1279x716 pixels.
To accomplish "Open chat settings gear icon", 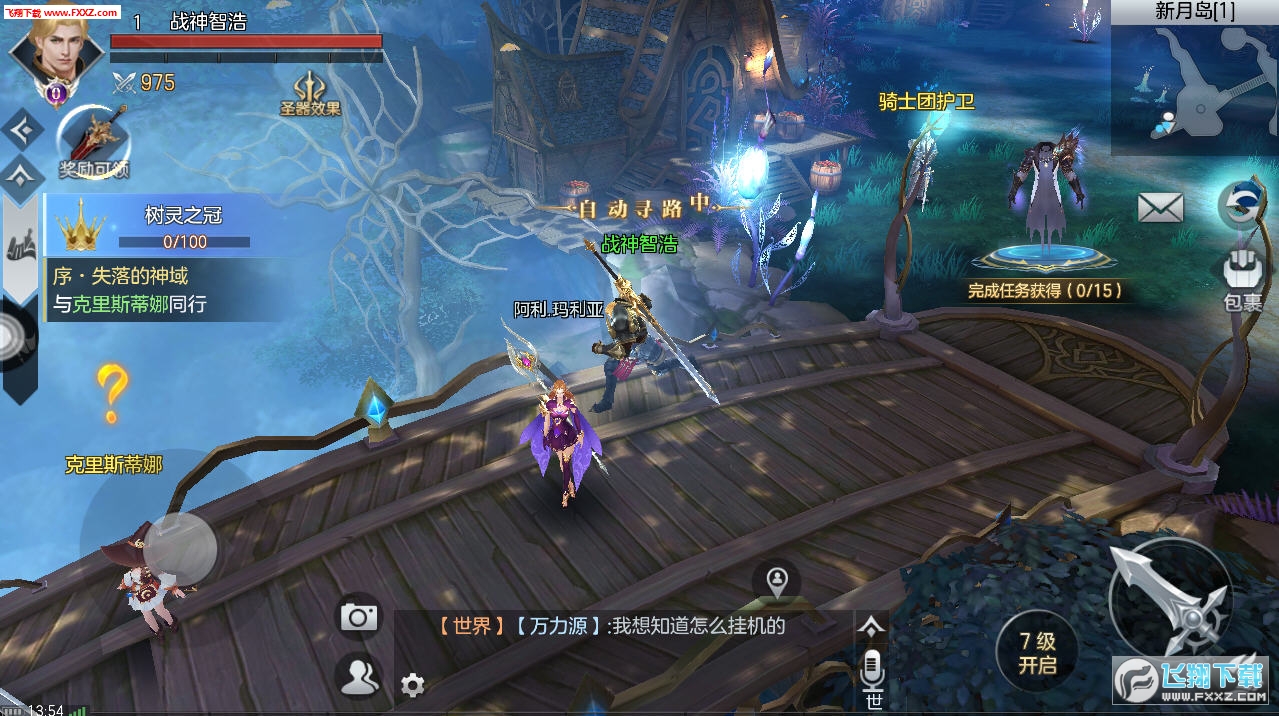I will click(412, 686).
